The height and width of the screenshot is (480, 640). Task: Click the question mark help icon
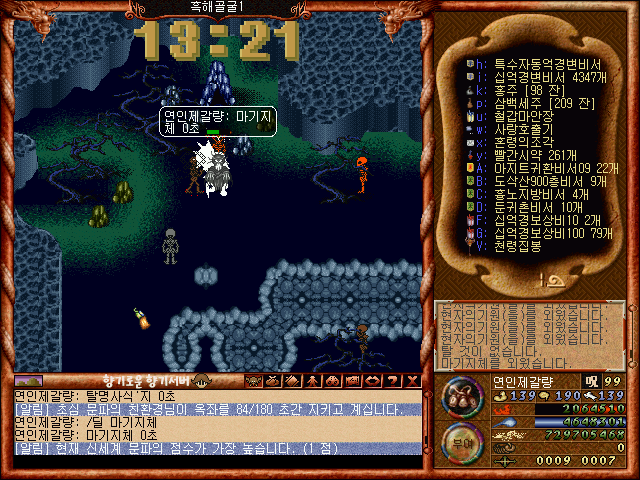coord(391,381)
